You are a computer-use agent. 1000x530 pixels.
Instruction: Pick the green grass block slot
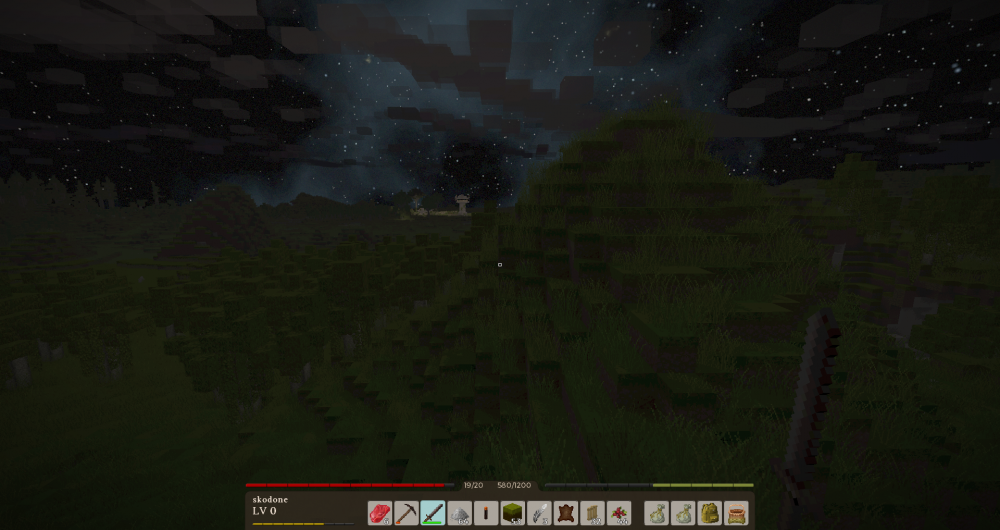tap(513, 513)
